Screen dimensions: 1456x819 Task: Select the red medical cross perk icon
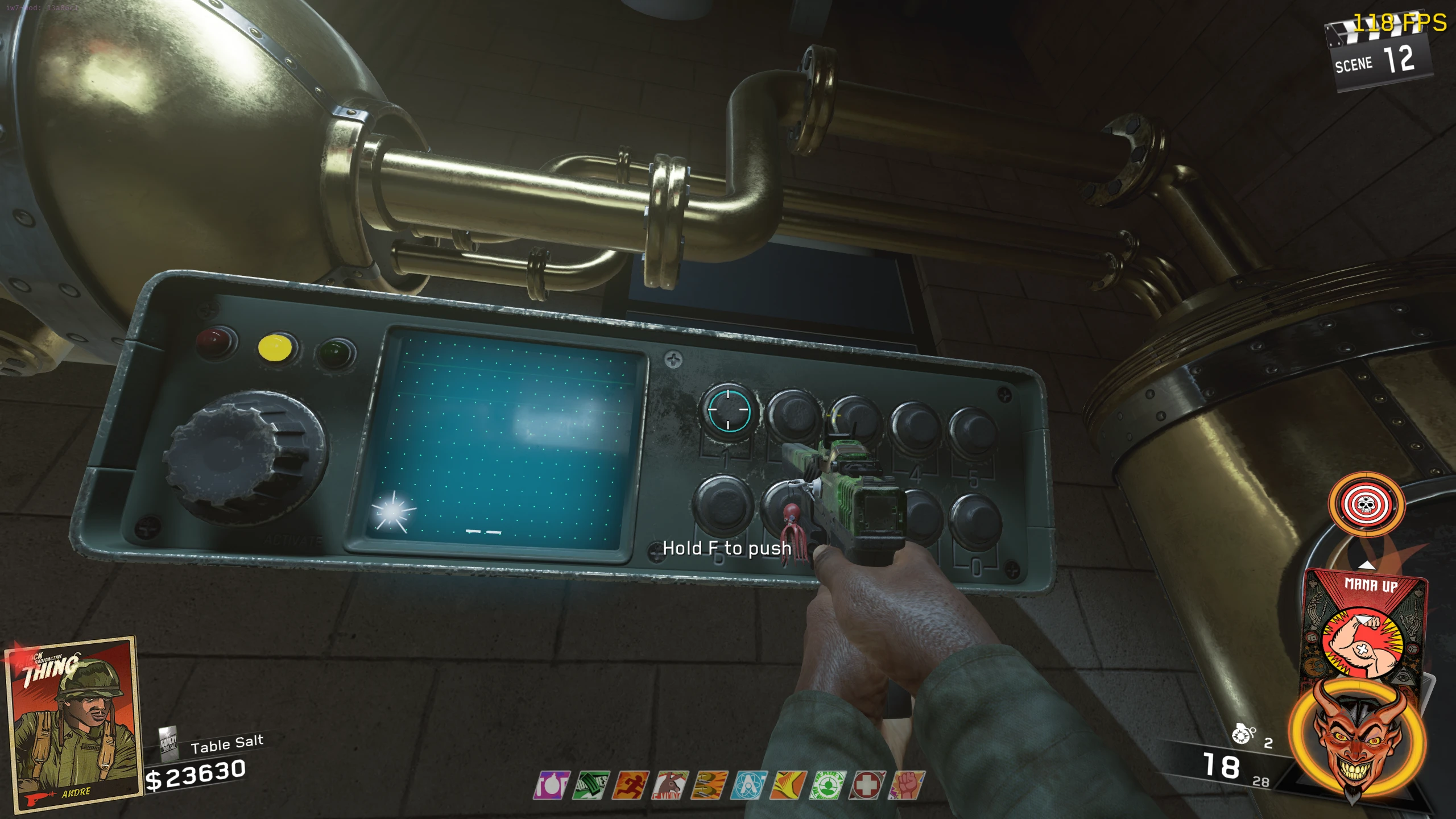(867, 785)
